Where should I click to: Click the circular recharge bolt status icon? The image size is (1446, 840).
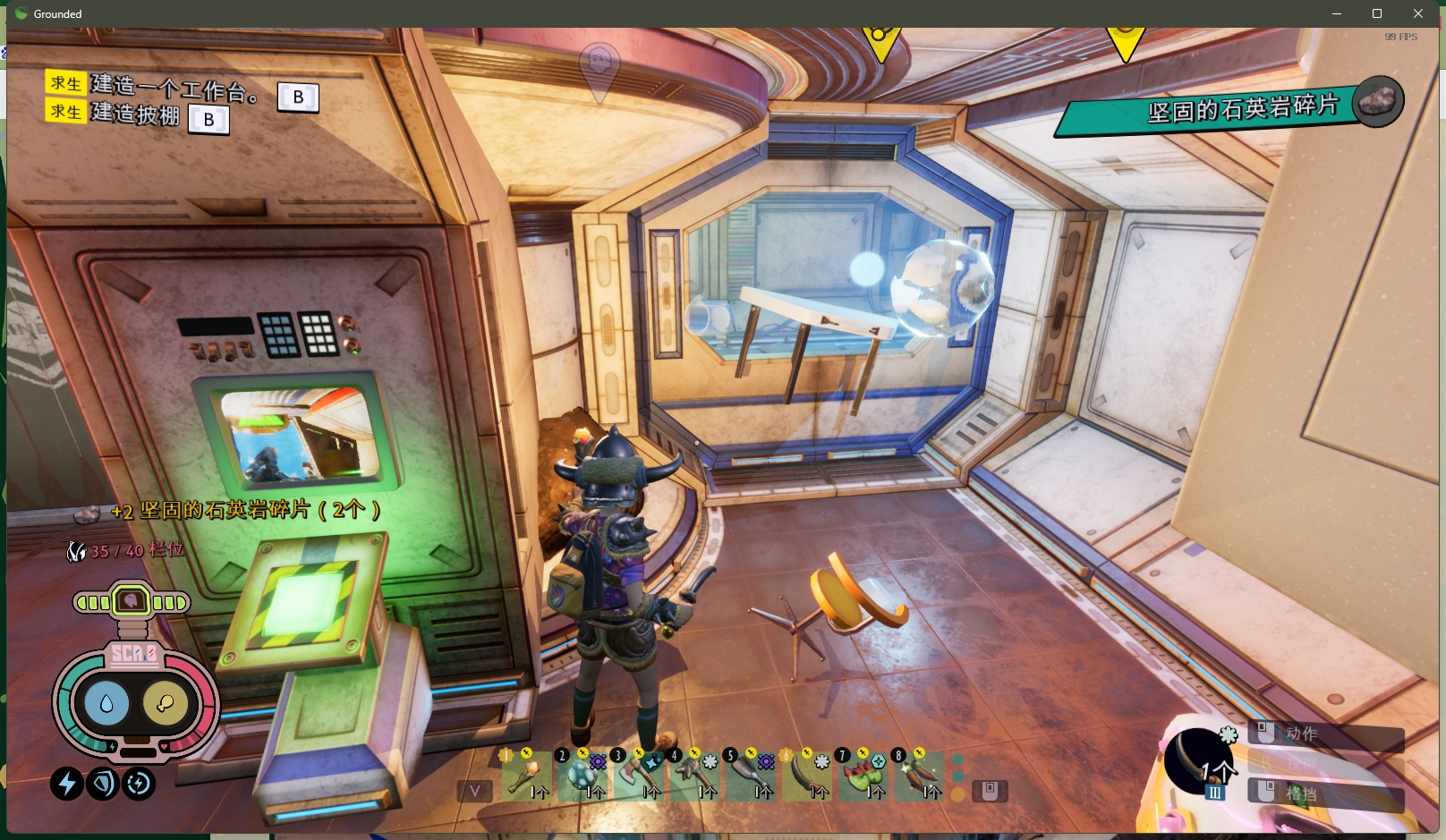[x=139, y=785]
